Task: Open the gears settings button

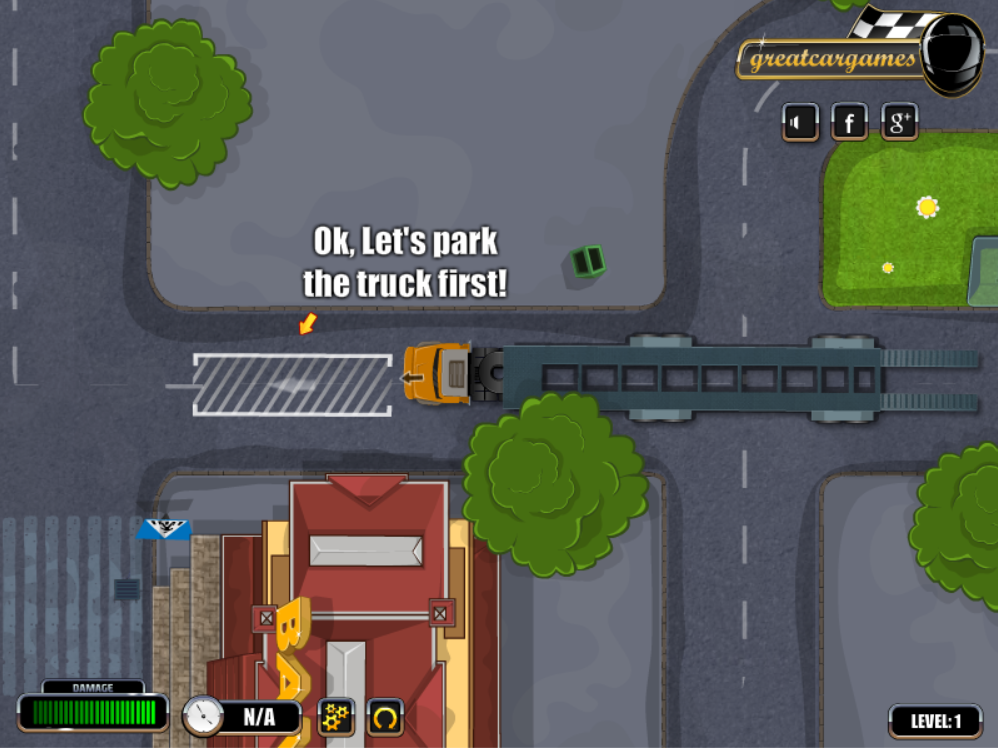Action: click(x=336, y=717)
